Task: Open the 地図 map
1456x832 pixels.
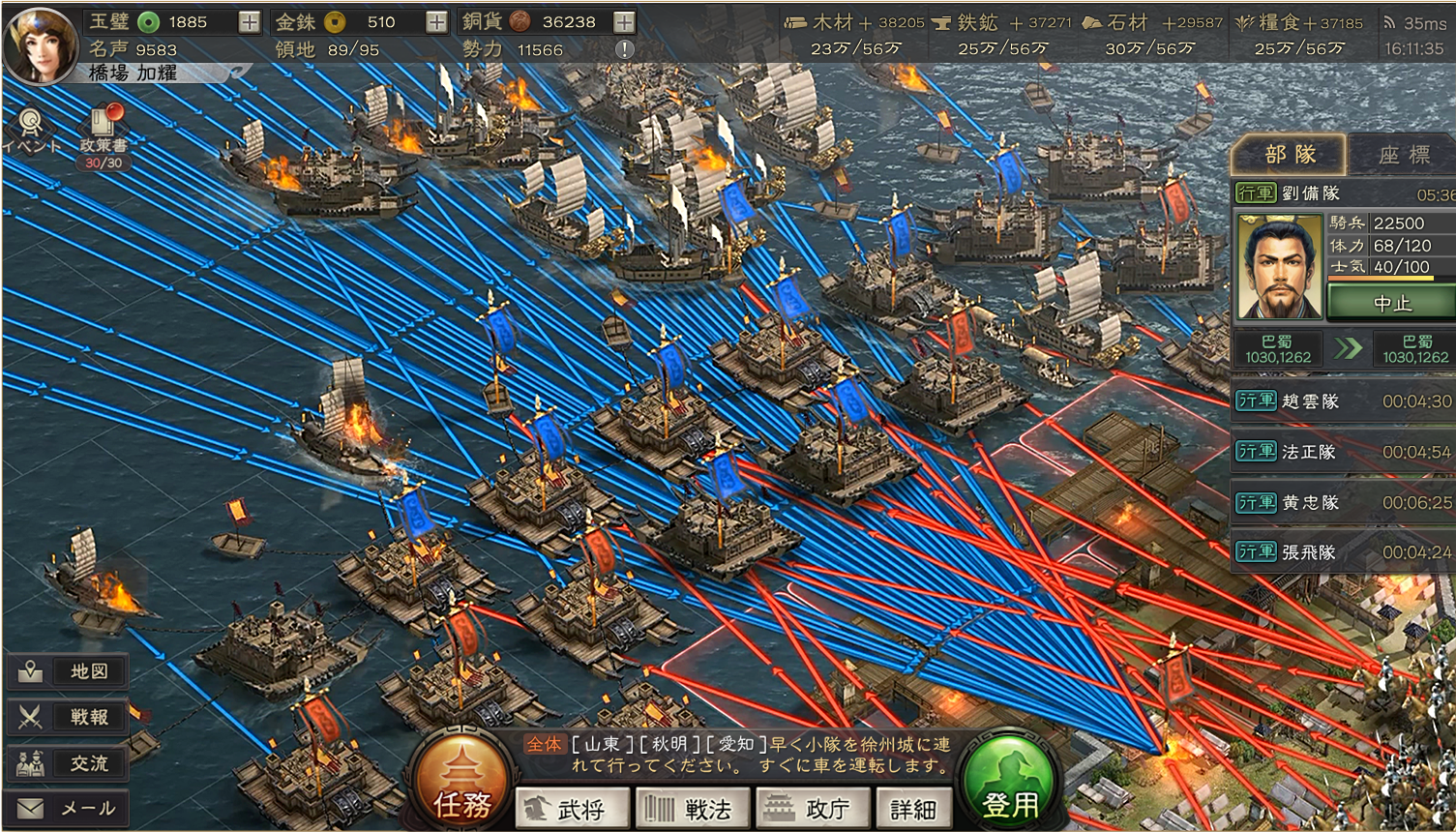Action: pyautogui.click(x=69, y=671)
